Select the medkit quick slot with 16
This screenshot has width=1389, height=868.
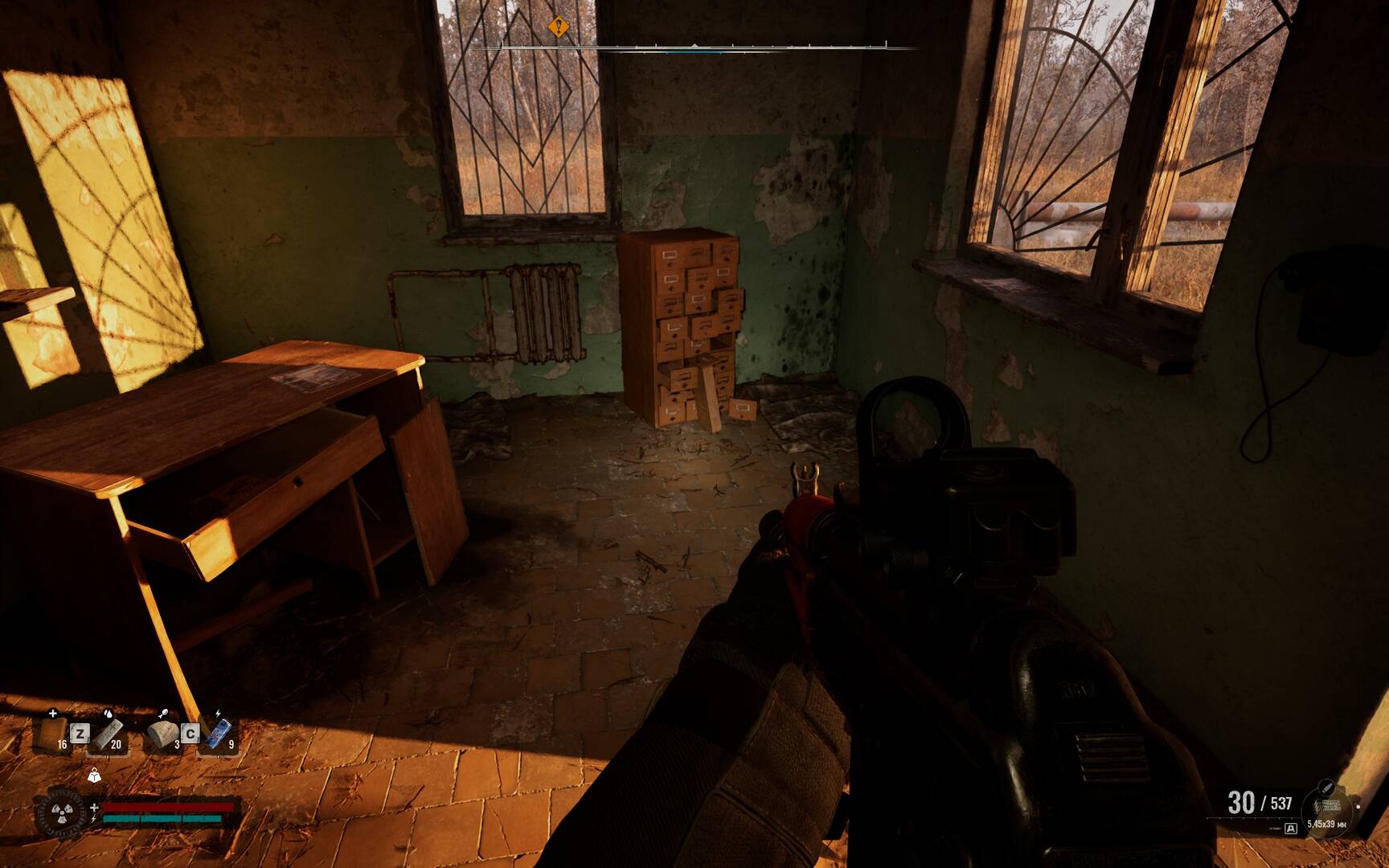coord(53,734)
